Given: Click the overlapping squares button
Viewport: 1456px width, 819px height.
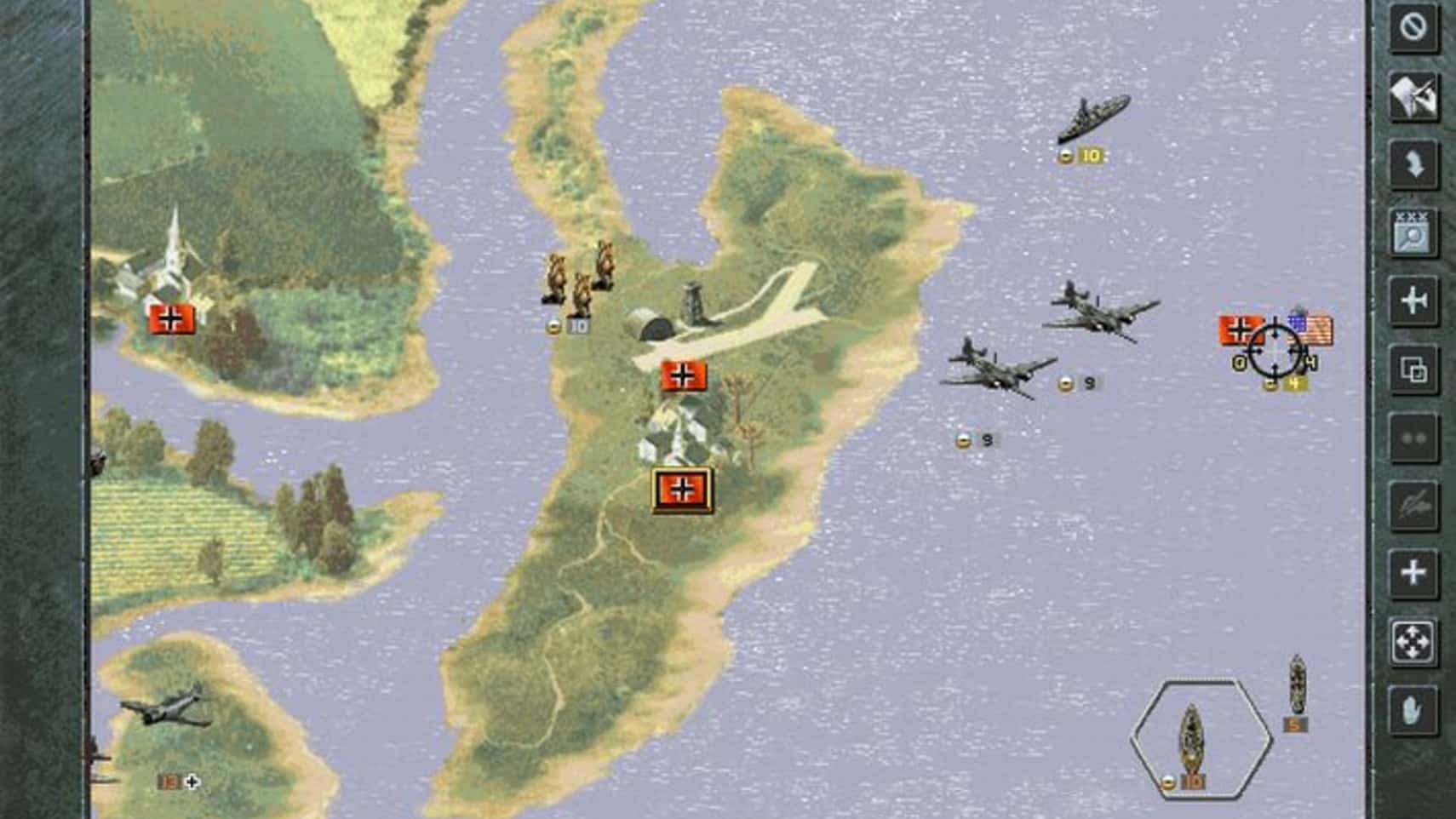Looking at the screenshot, I should click(x=1413, y=369).
